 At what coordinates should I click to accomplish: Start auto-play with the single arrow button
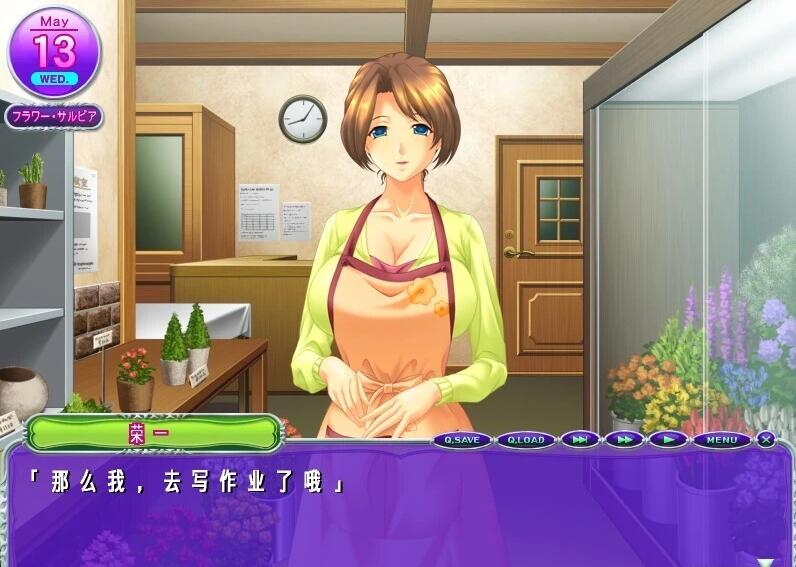(x=667, y=440)
